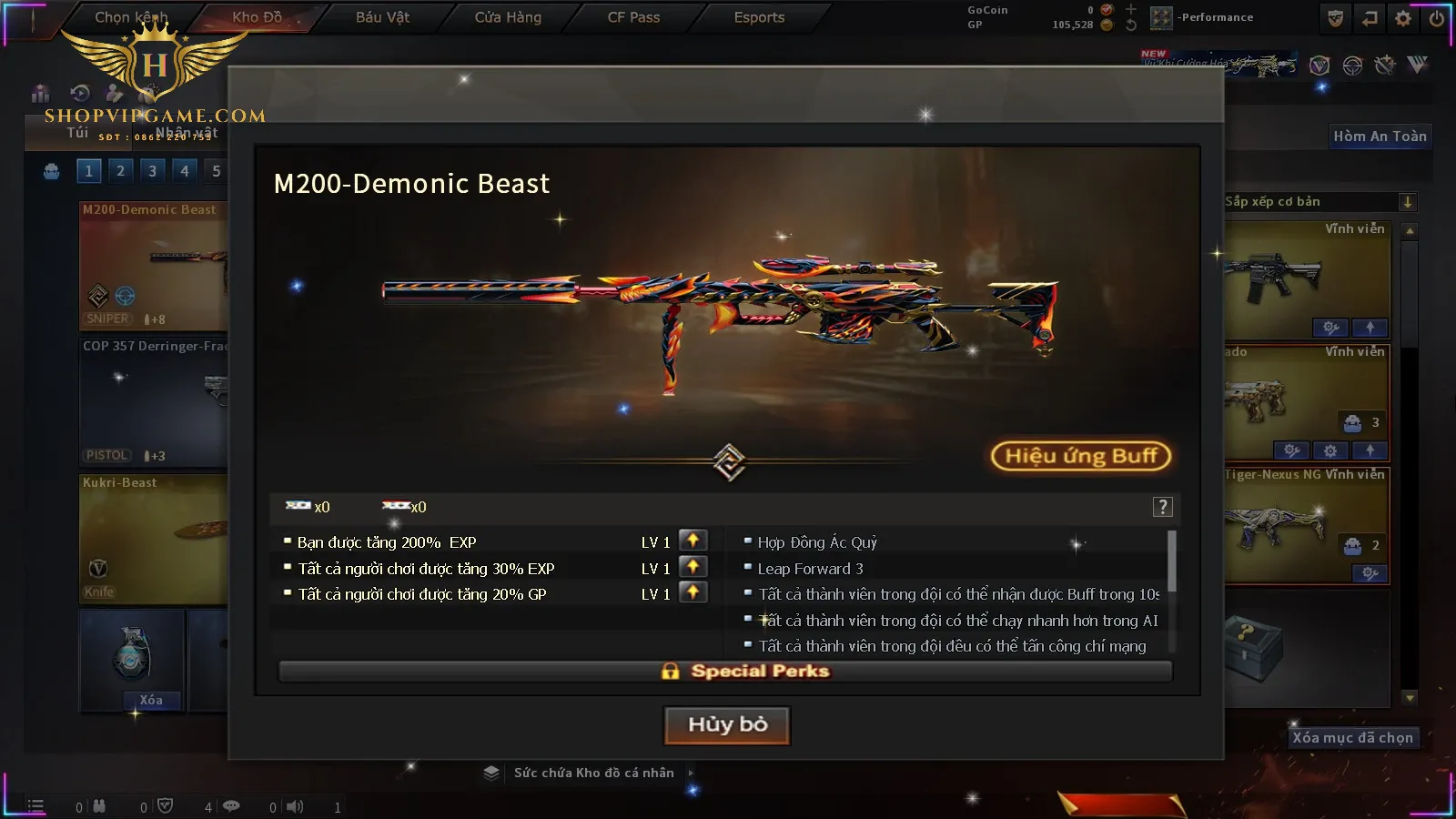Open the Esports tab

[x=759, y=17]
